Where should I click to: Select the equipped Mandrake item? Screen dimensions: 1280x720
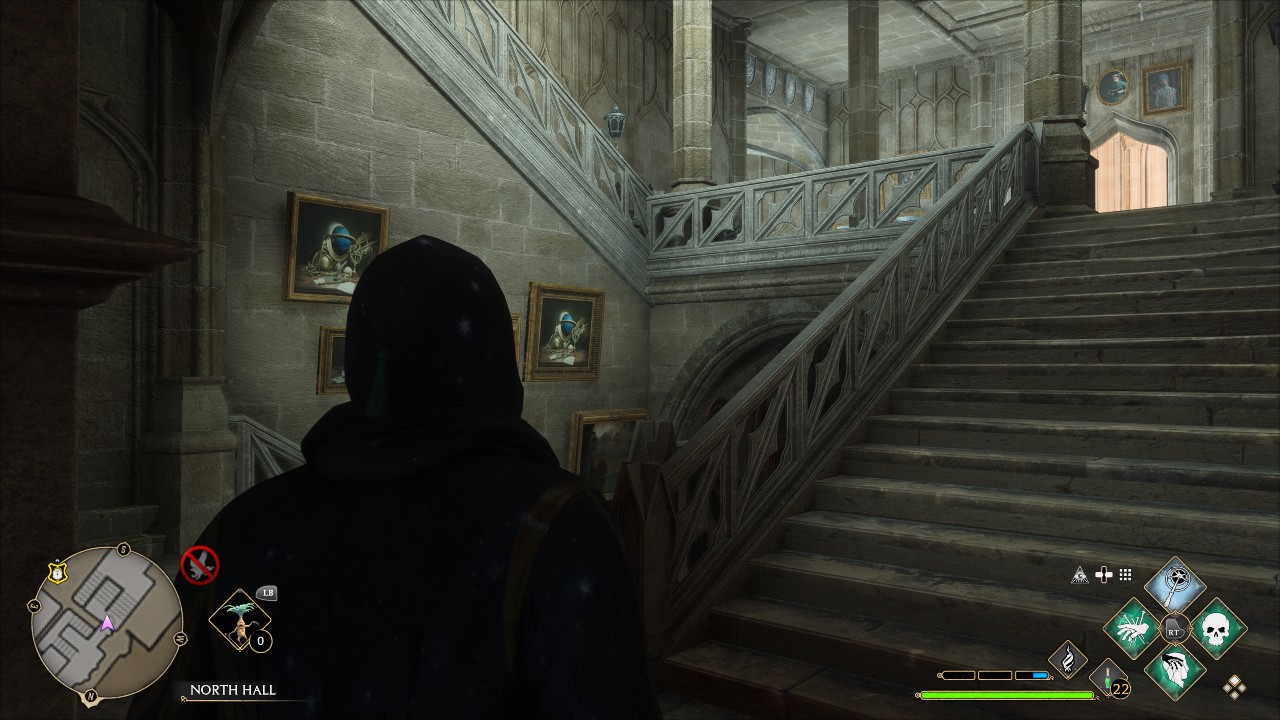242,619
